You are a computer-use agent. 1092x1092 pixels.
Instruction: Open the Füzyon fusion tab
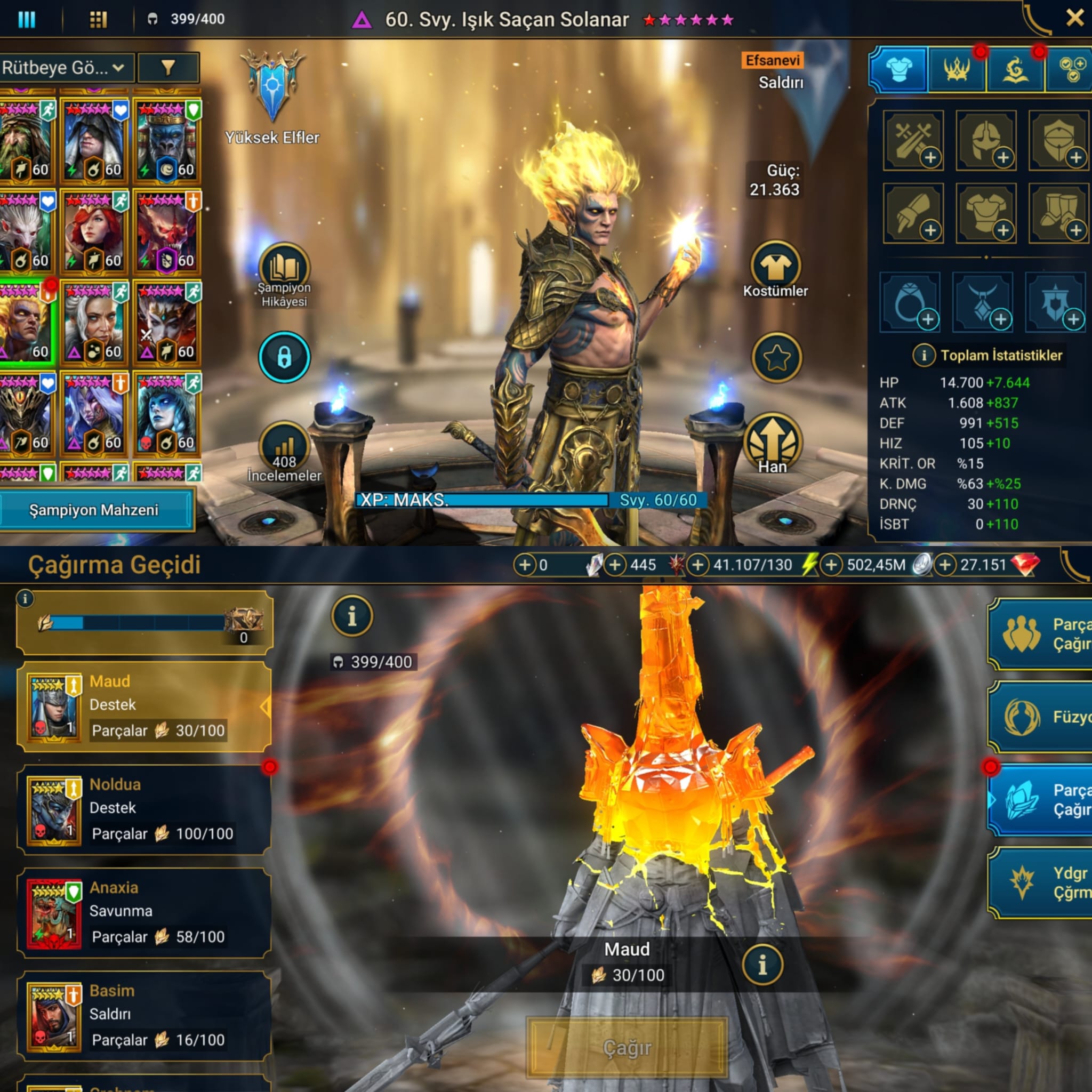point(1040,717)
